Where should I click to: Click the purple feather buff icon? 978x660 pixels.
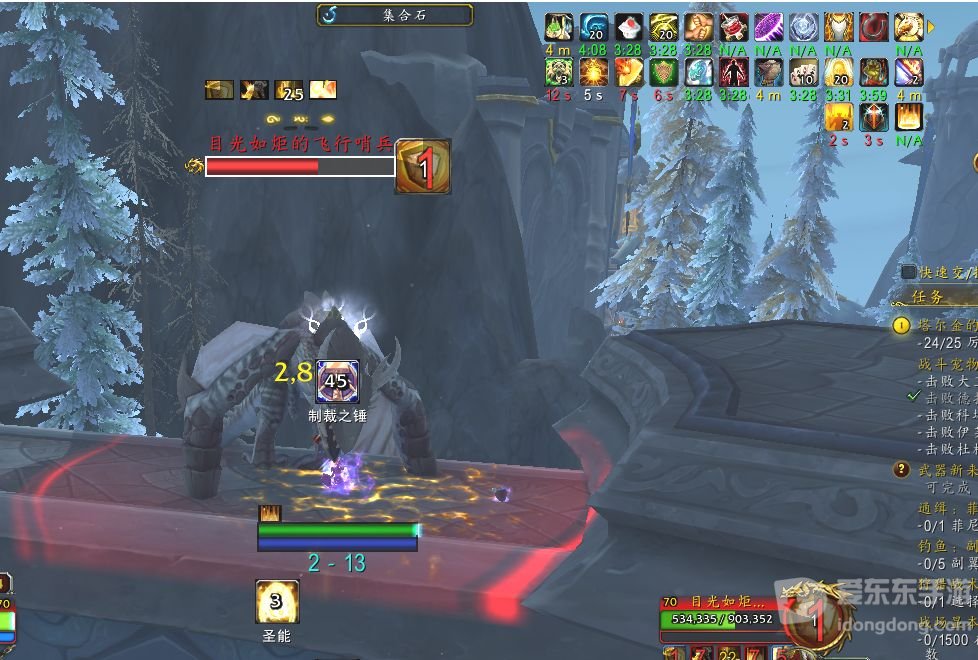pos(768,27)
